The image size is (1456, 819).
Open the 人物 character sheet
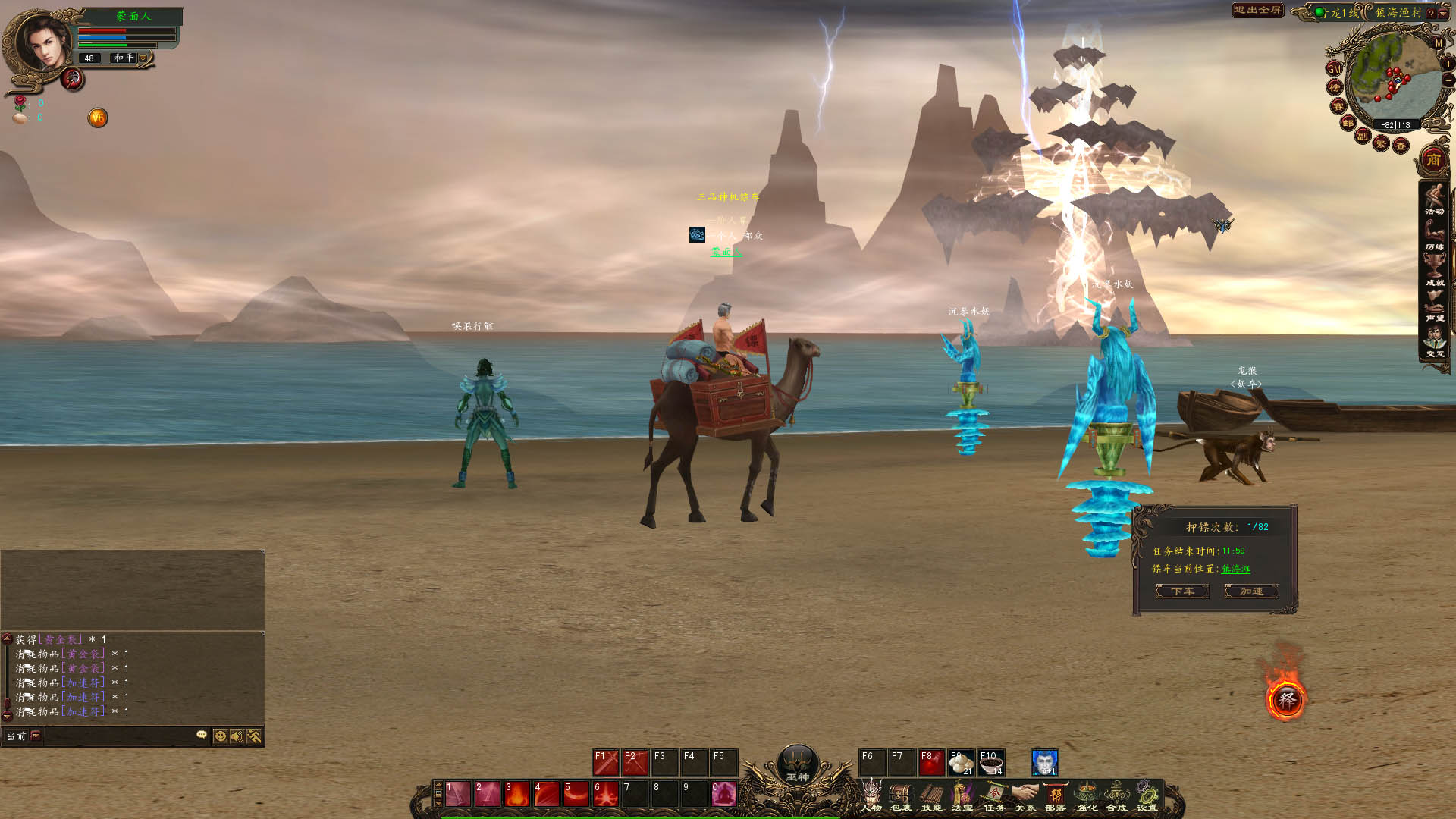tap(872, 796)
